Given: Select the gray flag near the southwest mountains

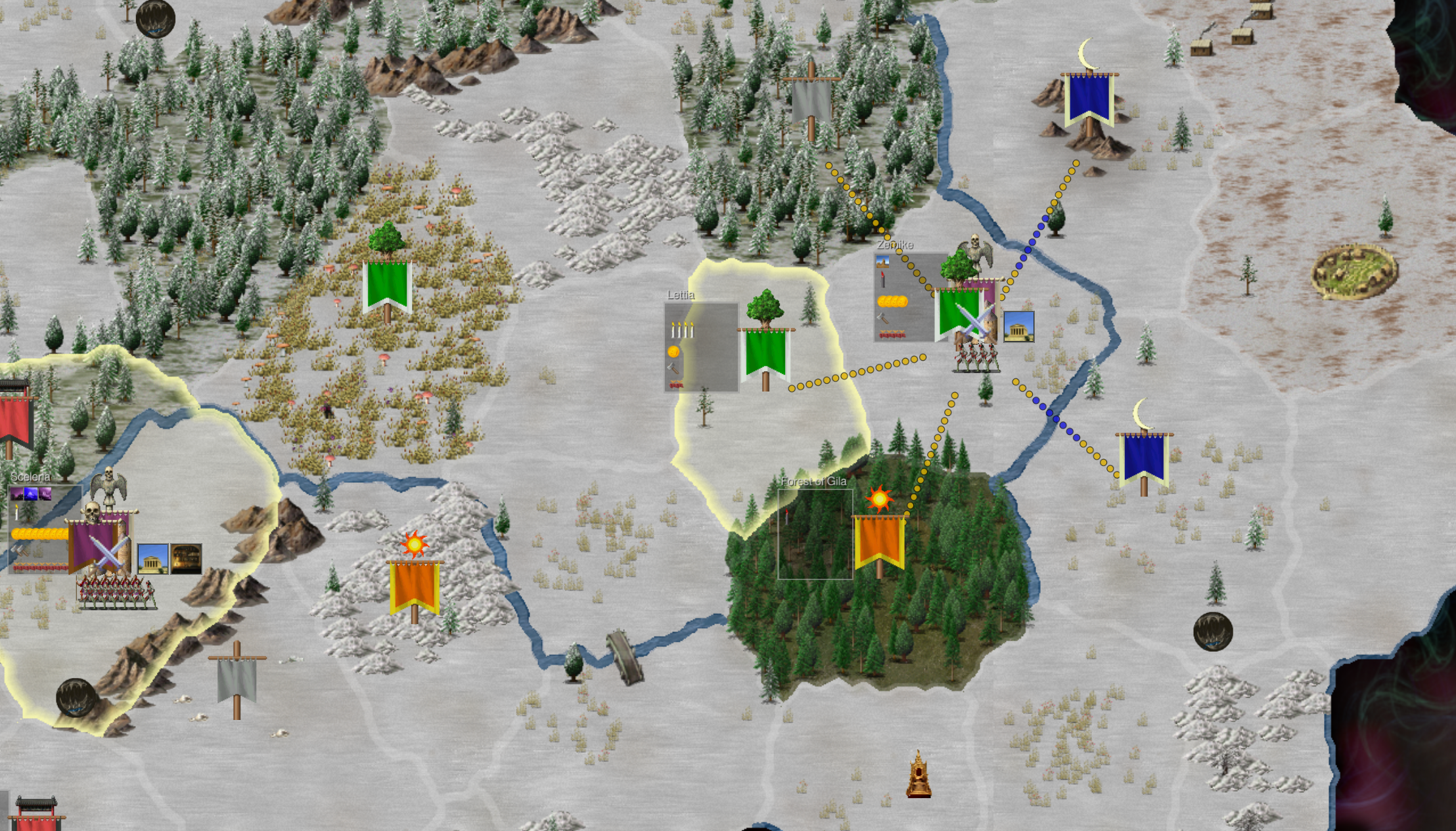Looking at the screenshot, I should point(237,679).
